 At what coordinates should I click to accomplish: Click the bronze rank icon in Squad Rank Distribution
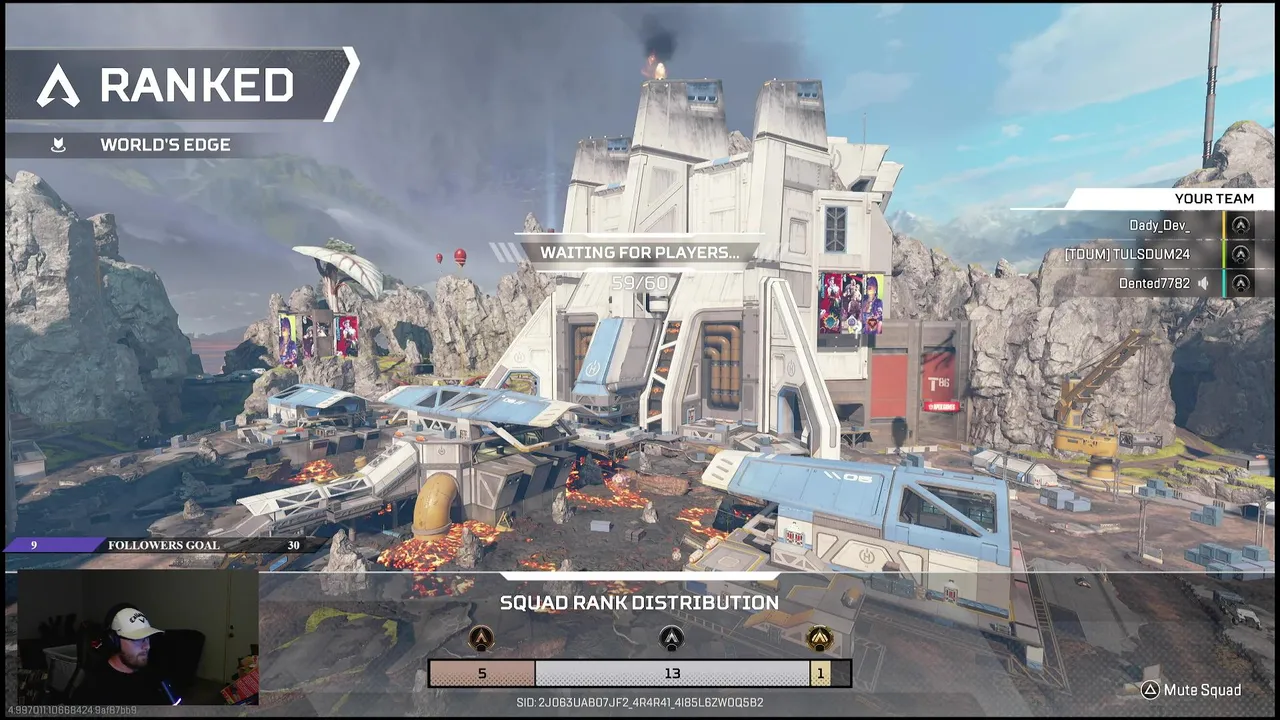(x=482, y=639)
